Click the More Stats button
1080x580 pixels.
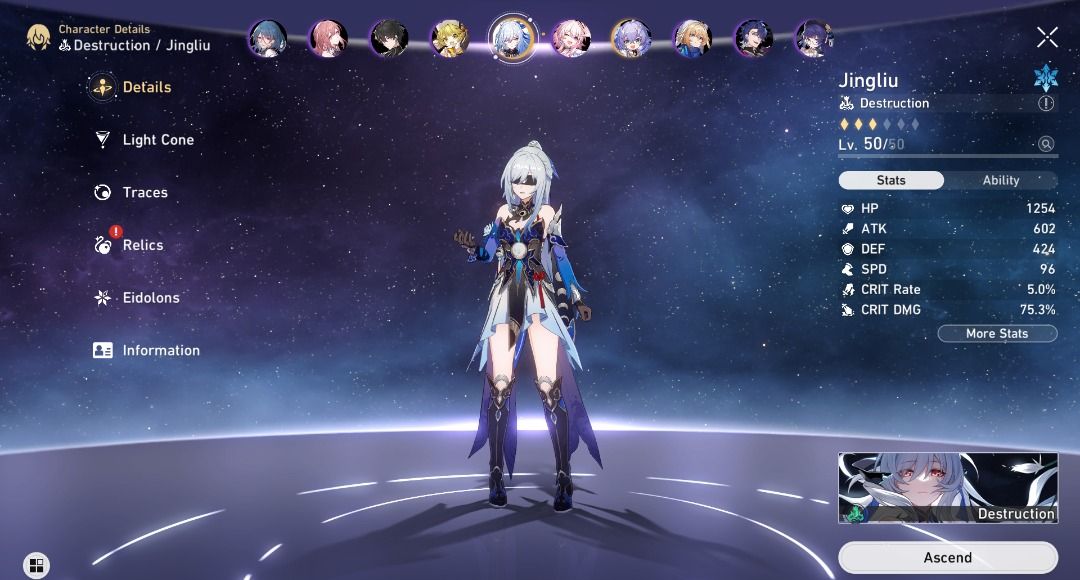pyautogui.click(x=997, y=333)
